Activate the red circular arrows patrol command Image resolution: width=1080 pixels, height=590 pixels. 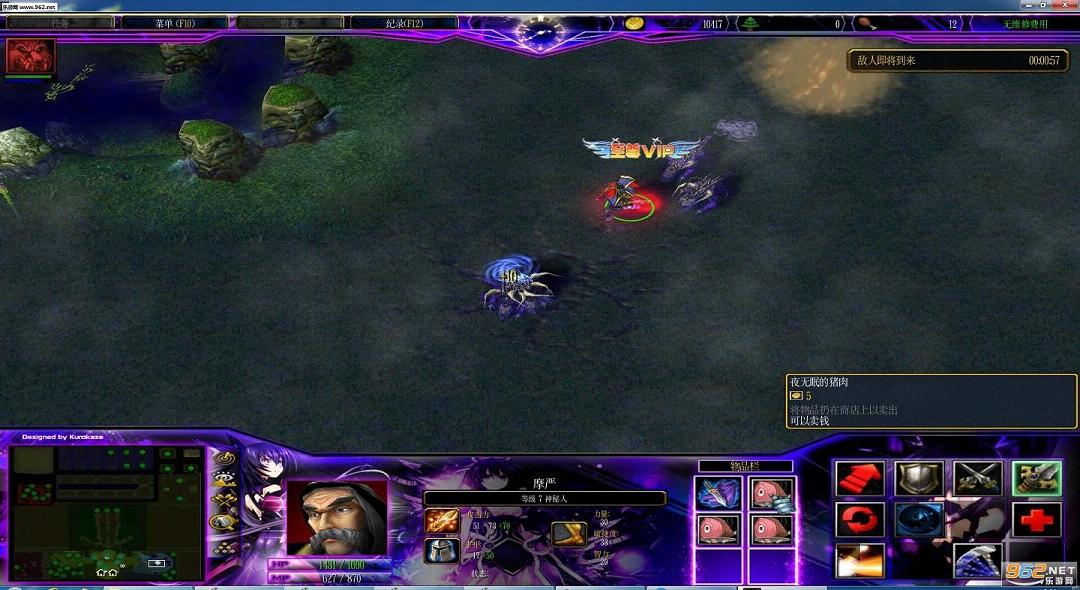pos(859,520)
